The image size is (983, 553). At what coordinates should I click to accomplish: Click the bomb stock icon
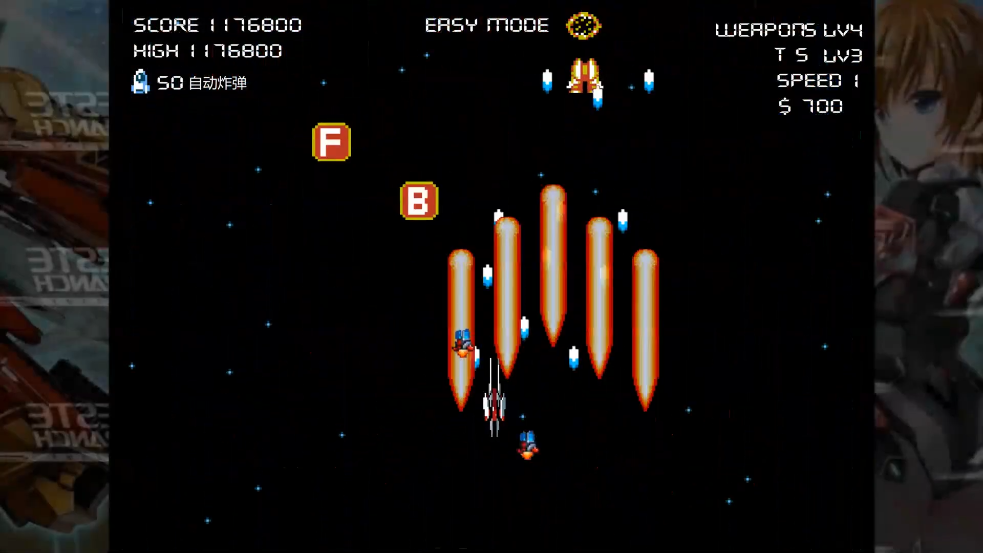[141, 82]
